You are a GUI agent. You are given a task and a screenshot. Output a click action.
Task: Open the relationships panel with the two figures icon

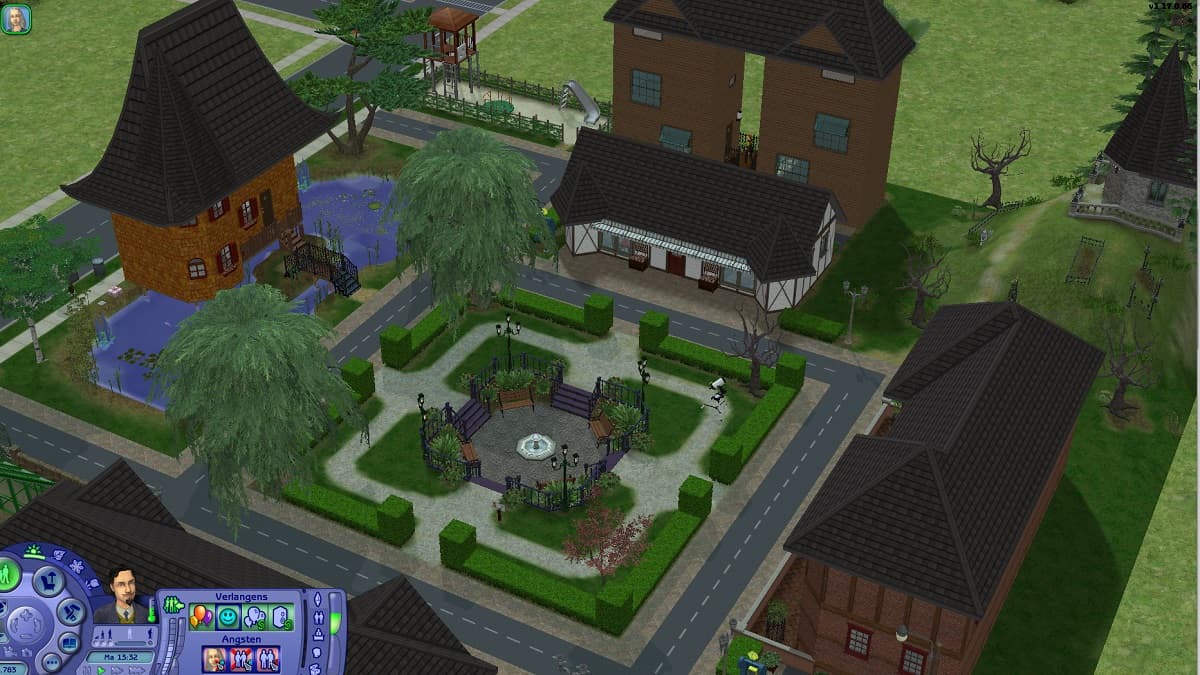(319, 617)
